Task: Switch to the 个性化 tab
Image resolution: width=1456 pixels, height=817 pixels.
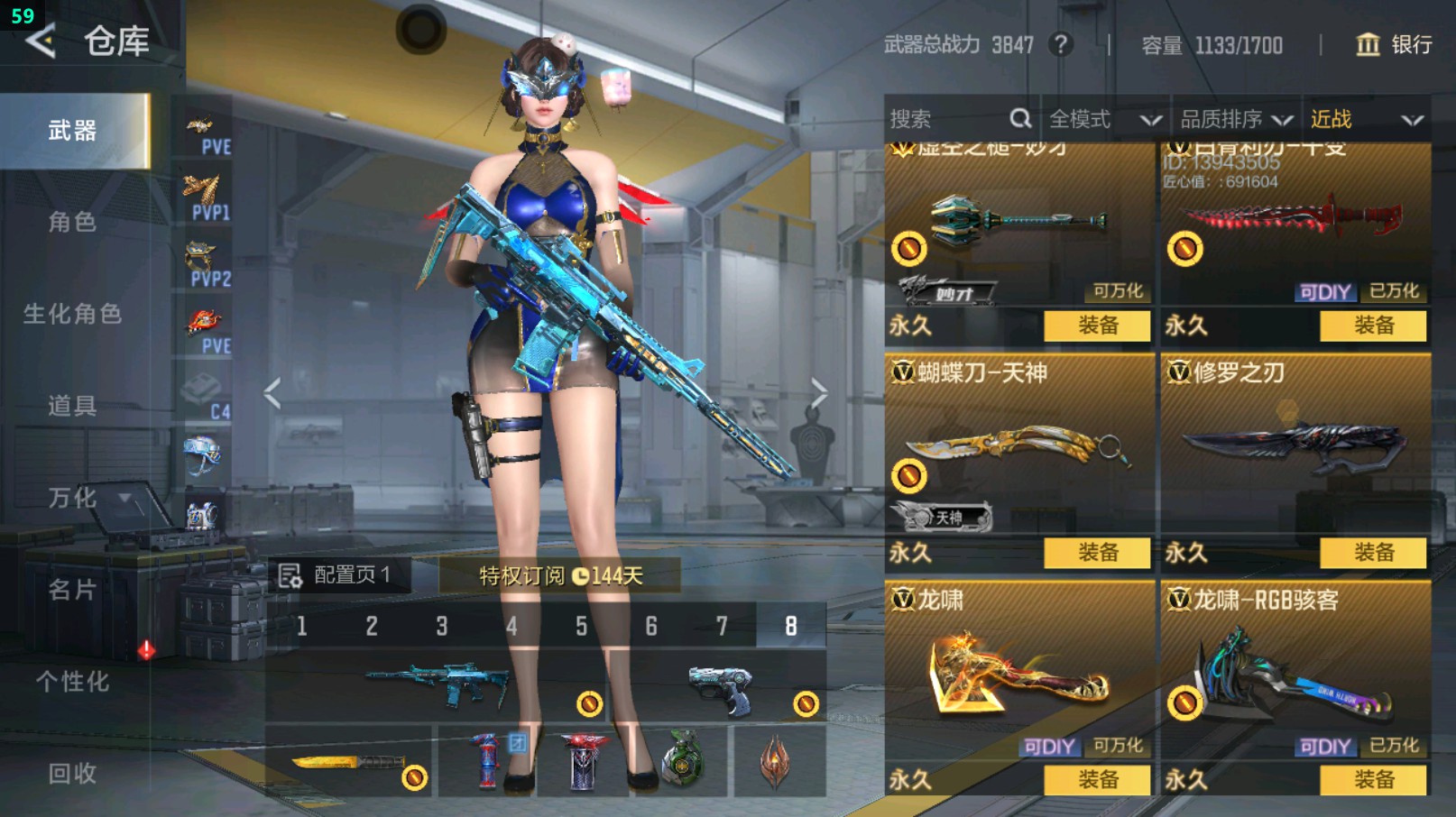Action: (72, 682)
